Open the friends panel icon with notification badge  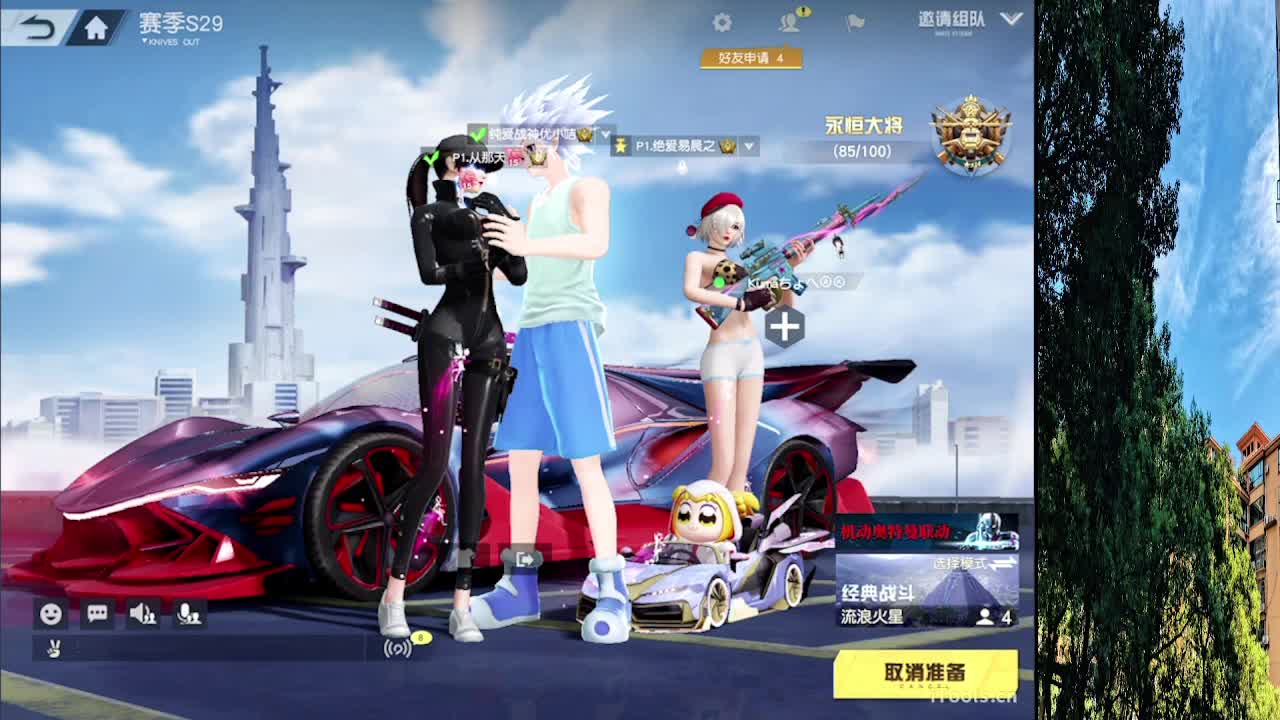tap(789, 21)
